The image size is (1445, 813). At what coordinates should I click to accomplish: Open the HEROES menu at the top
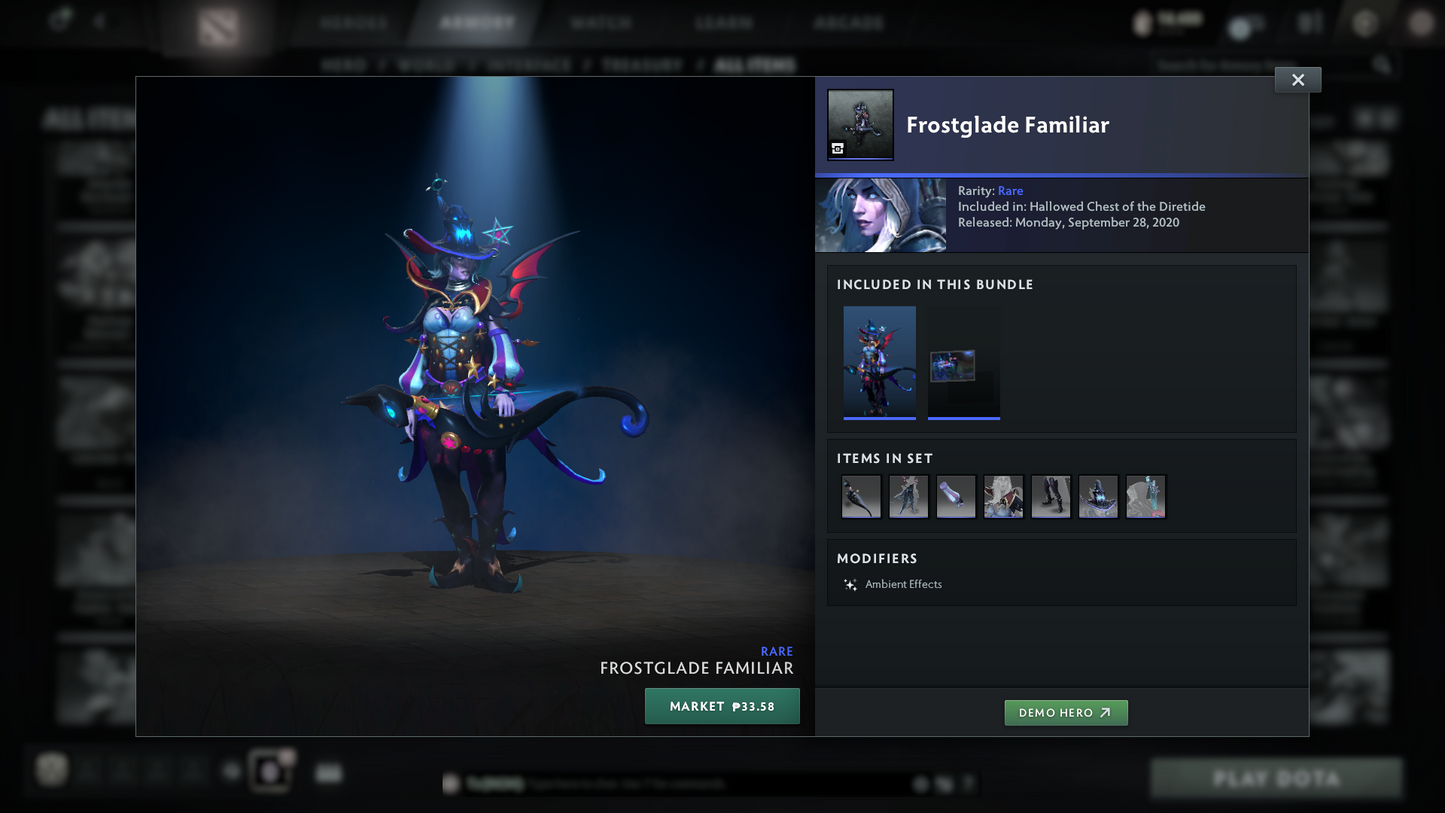355,22
